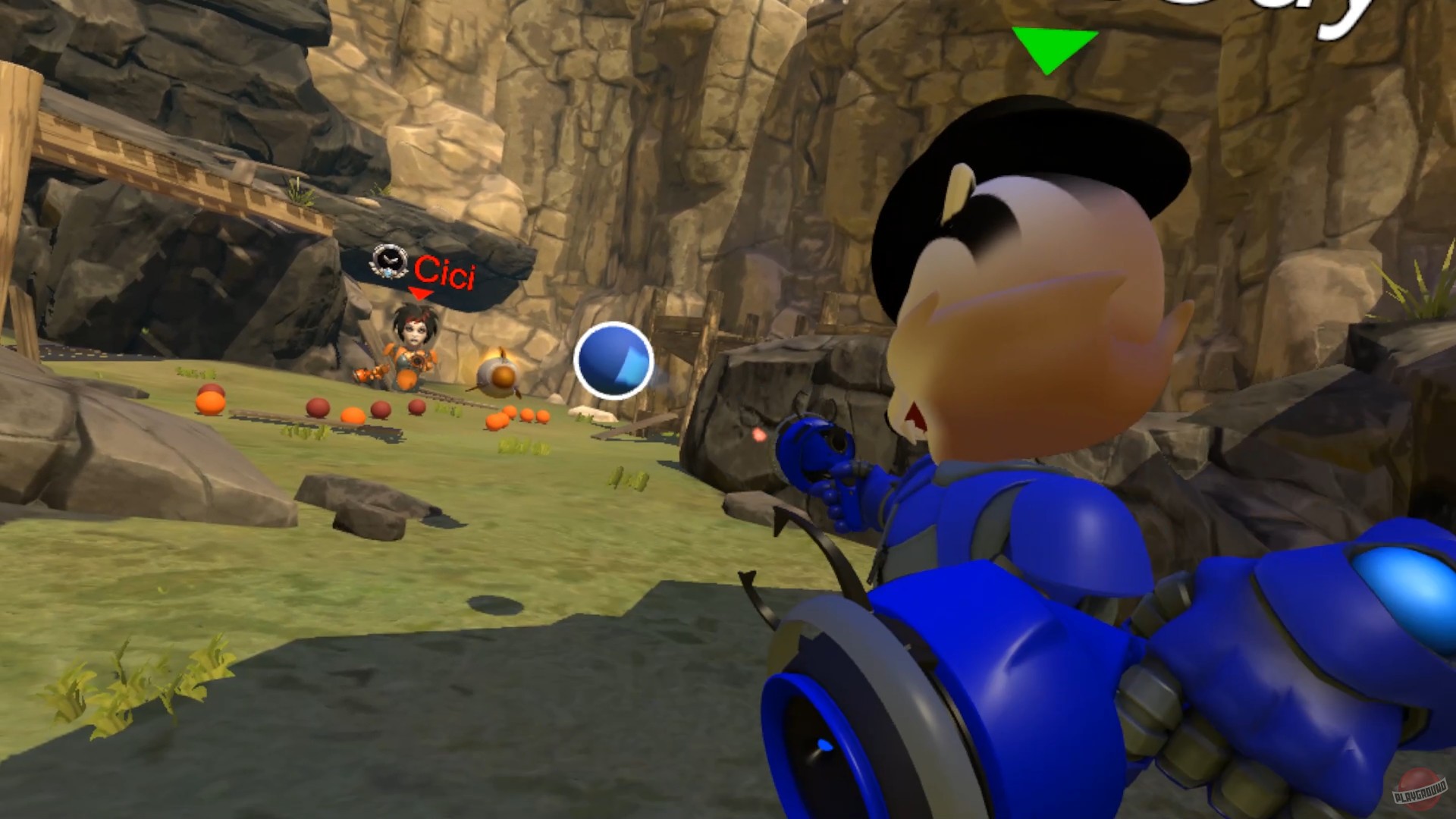Click enemy player Cici's character
Viewport: 1456px width, 819px height.
tap(412, 341)
